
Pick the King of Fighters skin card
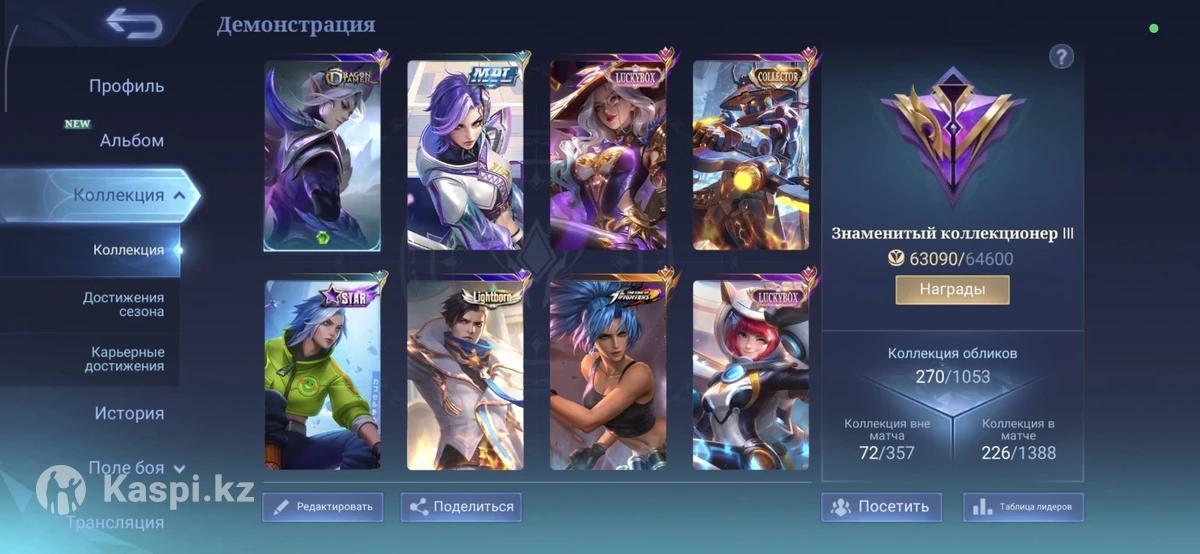(x=608, y=375)
